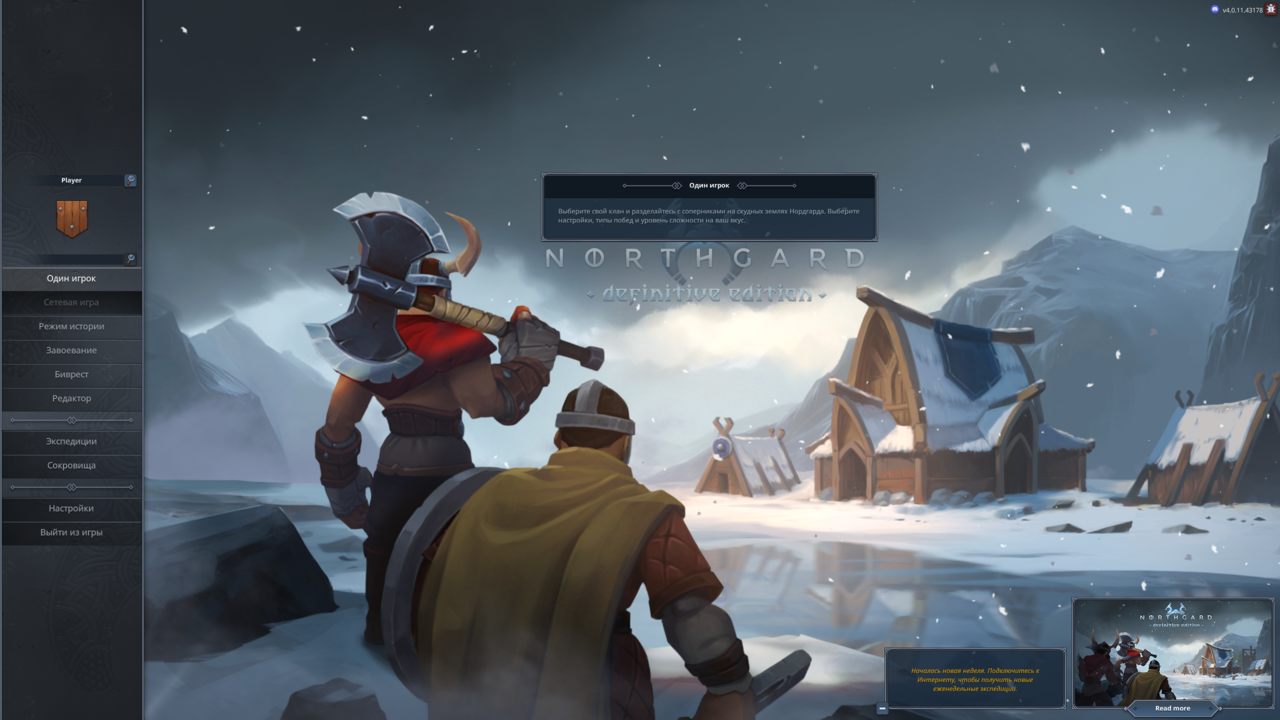Open Настройки settings
1280x720 pixels.
71,508
